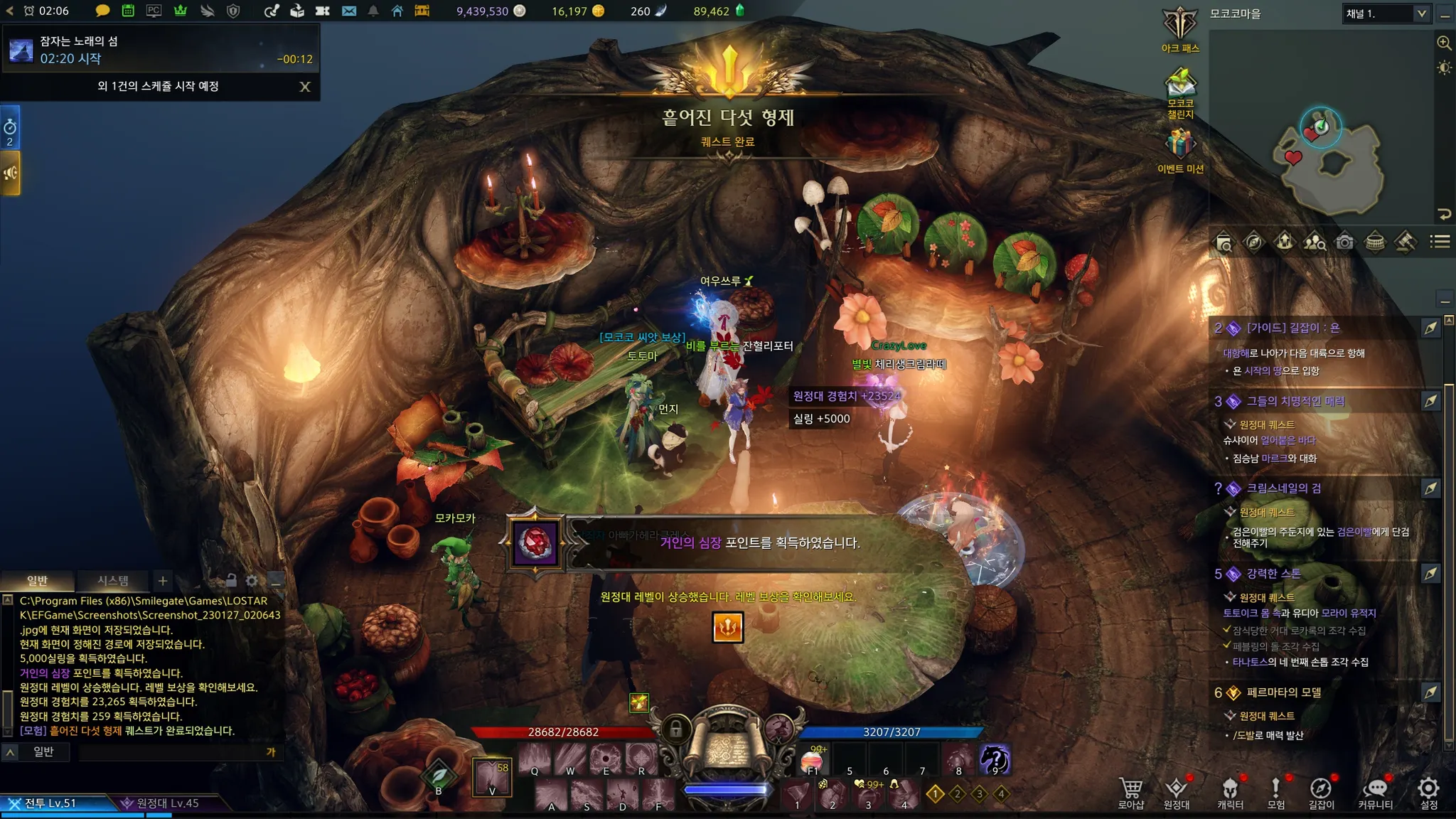This screenshot has width=1456, height=819.
Task: Open the 캐릭터 character menu
Action: pos(1230,792)
